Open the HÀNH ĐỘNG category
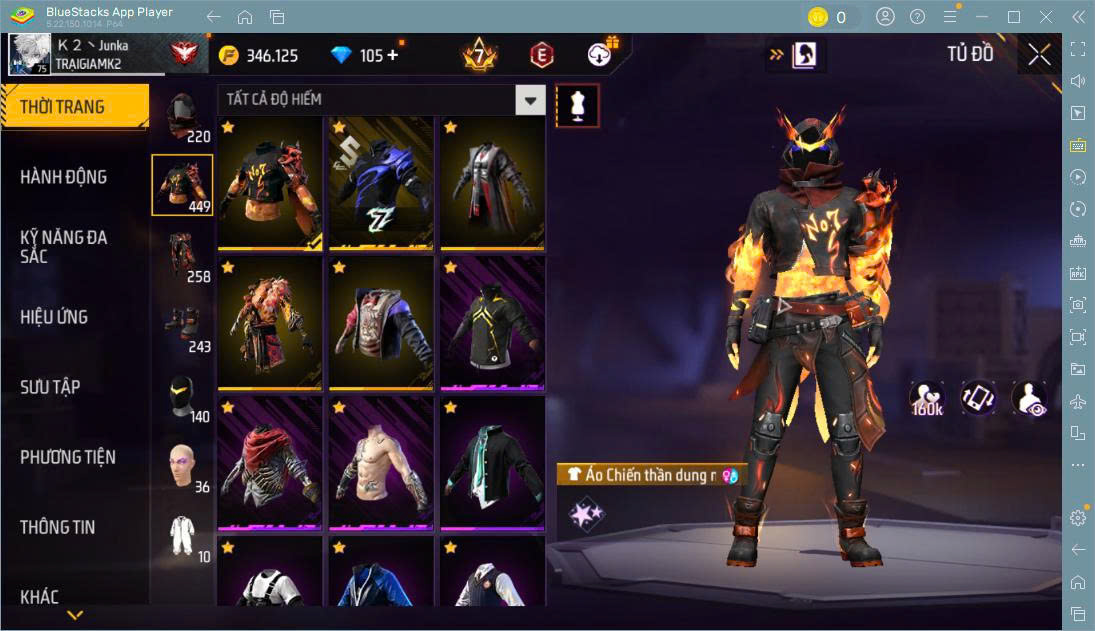Image resolution: width=1095 pixels, height=631 pixels. pyautogui.click(x=63, y=177)
